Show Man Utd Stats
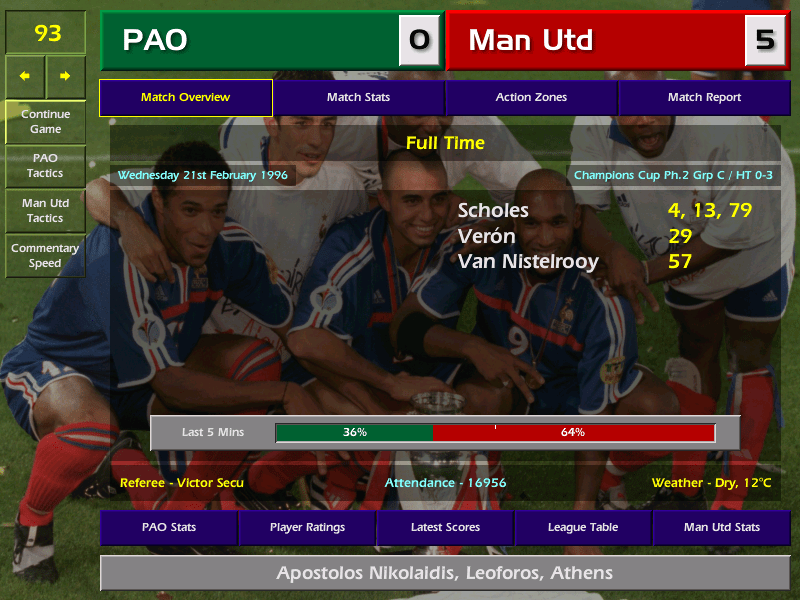 [721, 527]
